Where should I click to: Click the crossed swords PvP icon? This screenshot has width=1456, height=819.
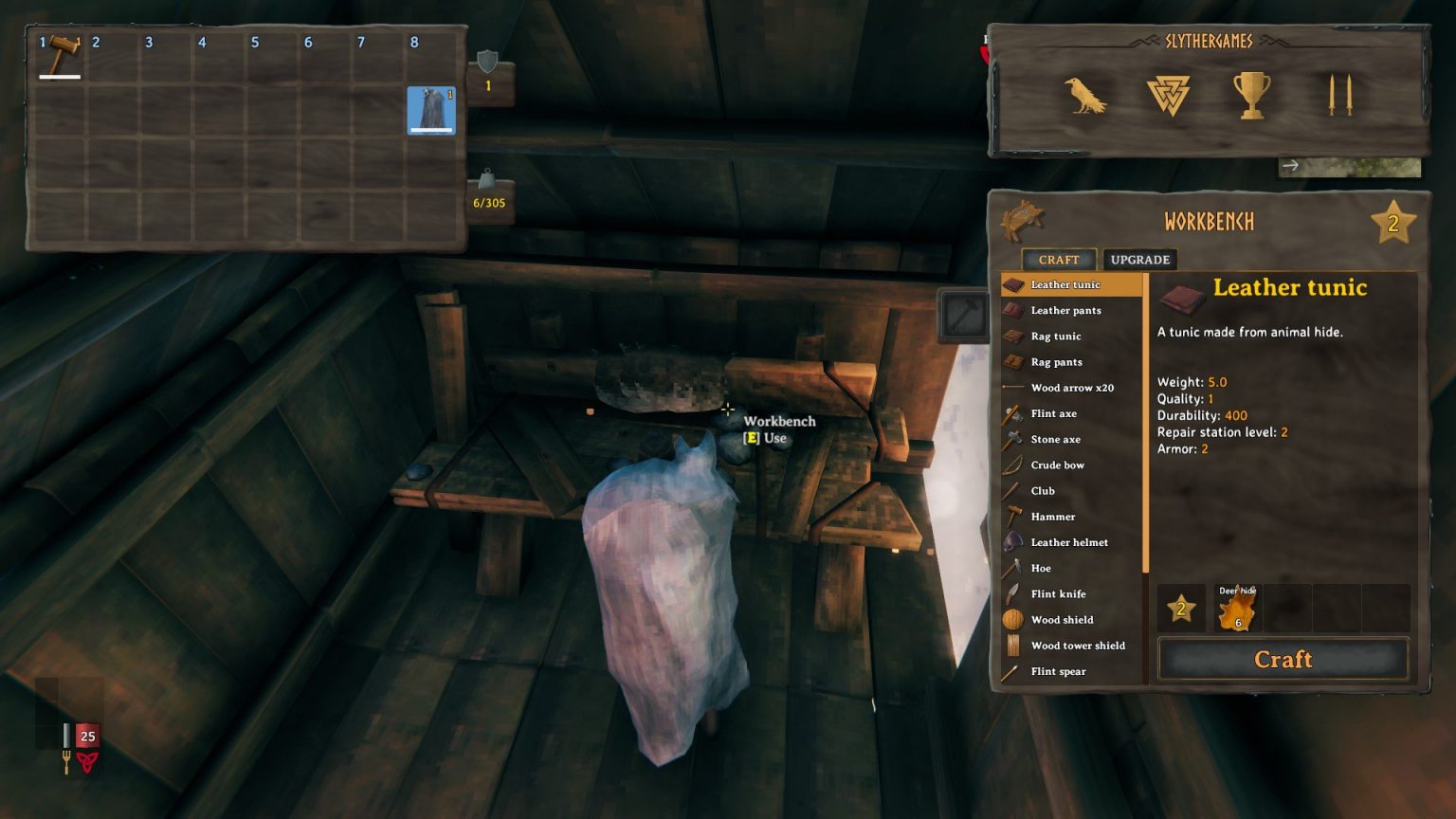[1338, 95]
